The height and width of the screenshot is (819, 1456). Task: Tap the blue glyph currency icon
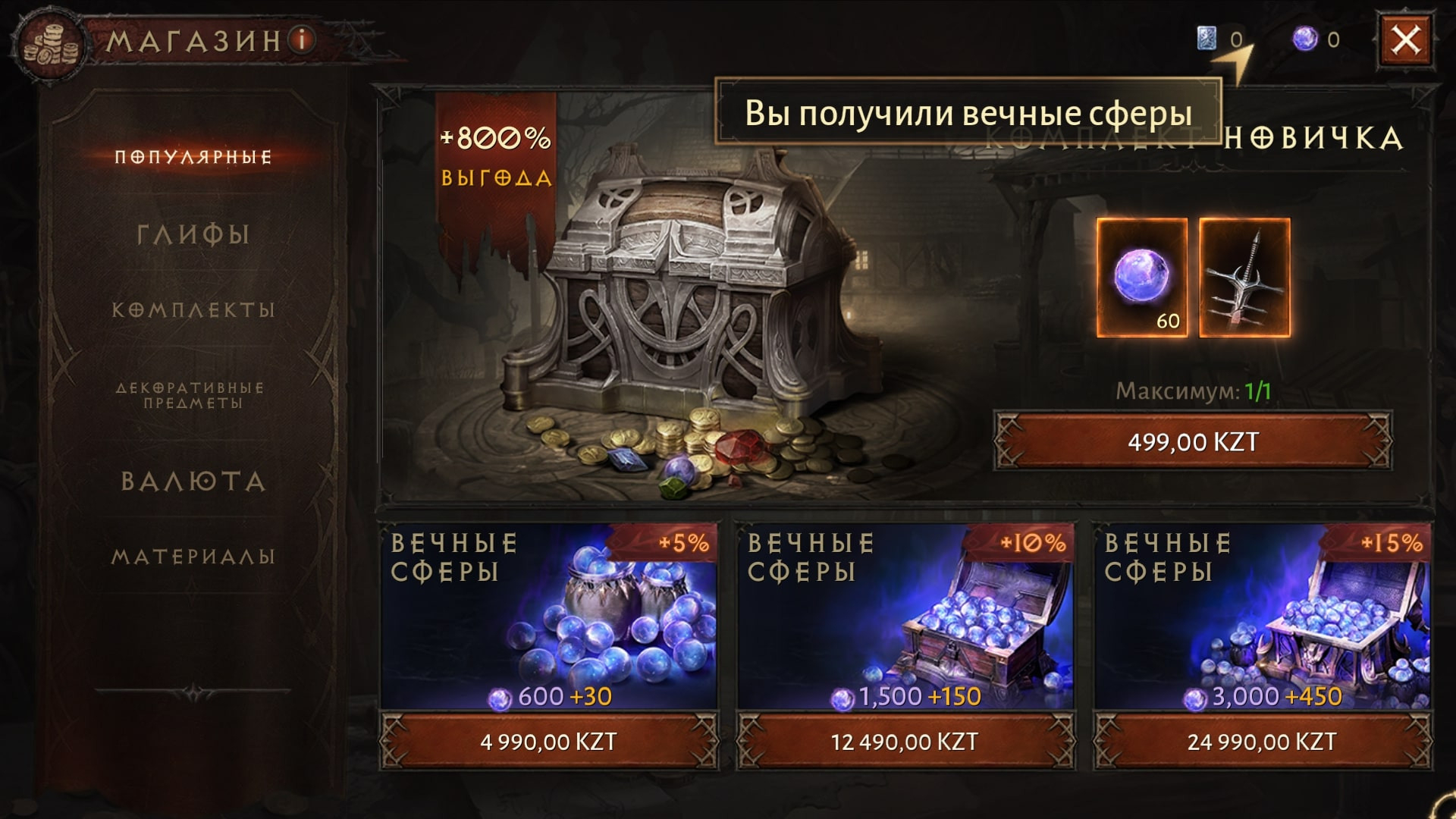tap(1207, 38)
